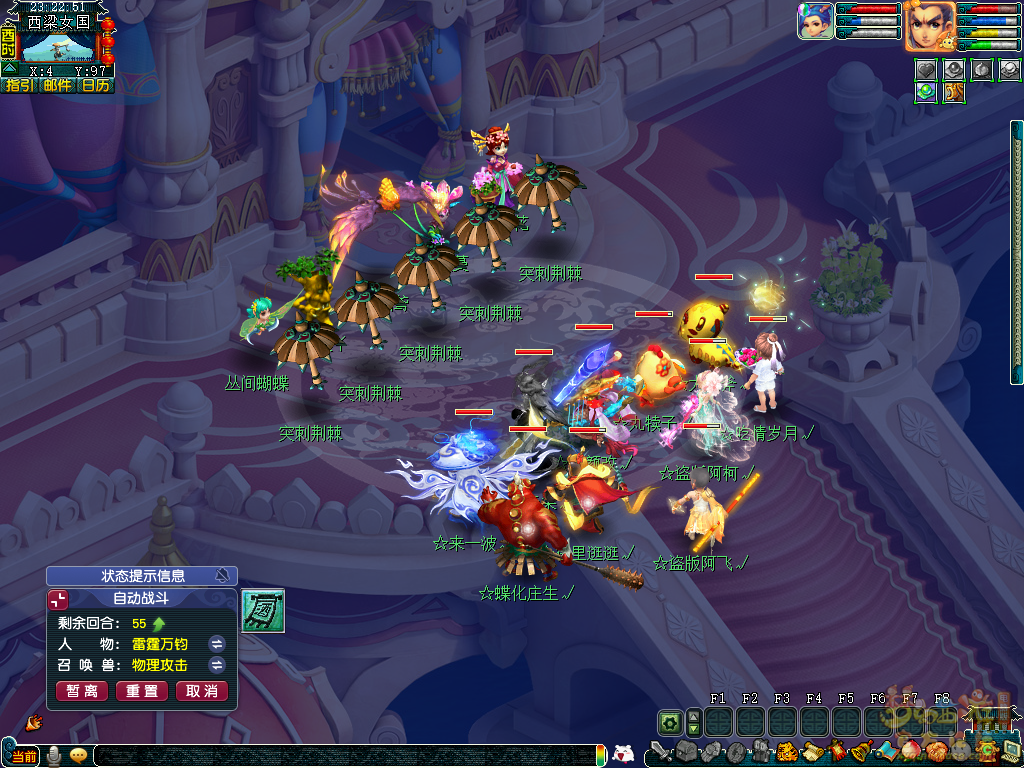Activate the voice chat microphone
This screenshot has width=1024, height=768.
point(53,755)
